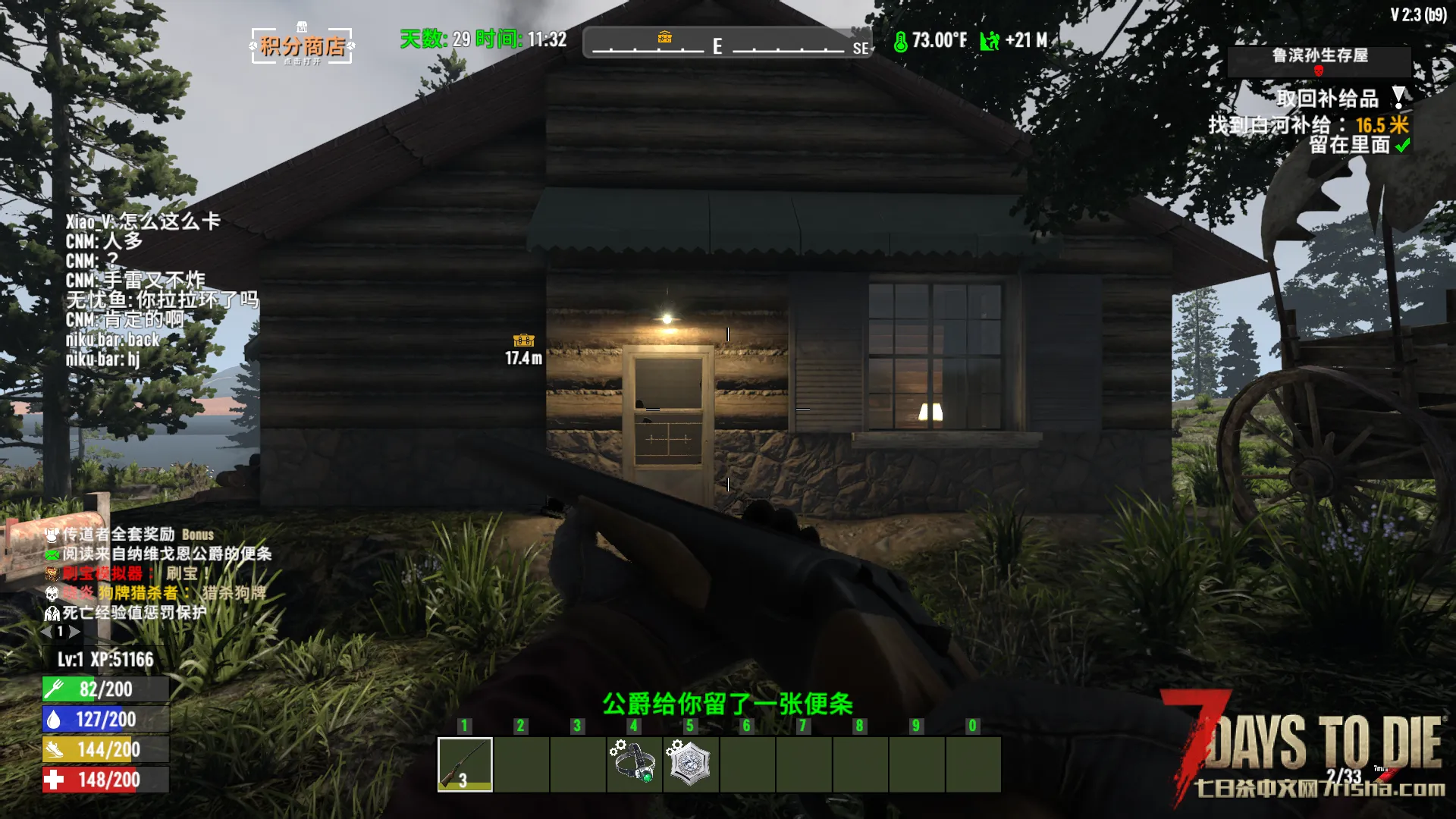
Task: Click the 阅读来自纳维戈恩公爵的便条 note entry
Action: click(159, 554)
